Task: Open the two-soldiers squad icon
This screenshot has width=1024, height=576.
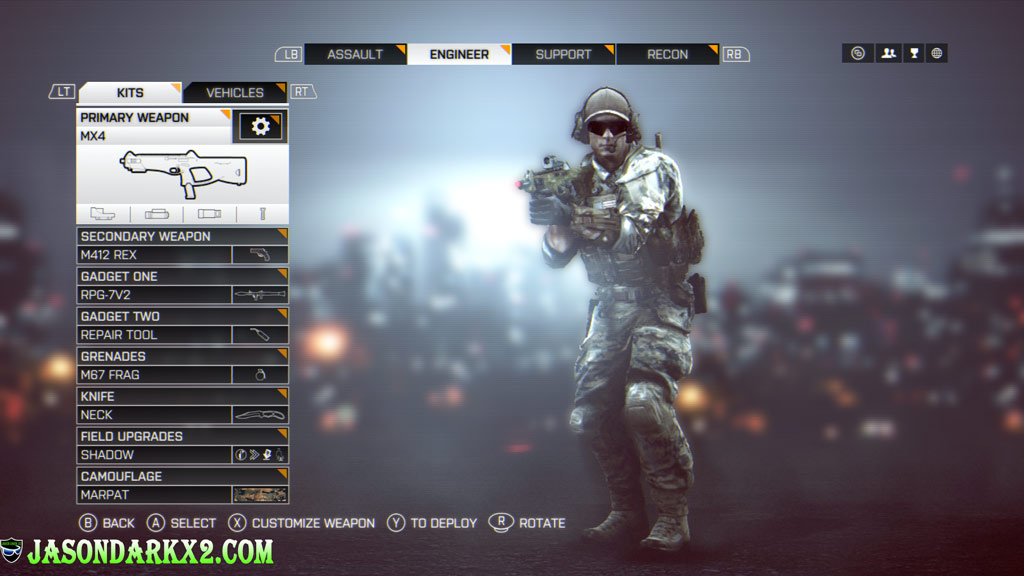Action: (x=888, y=53)
